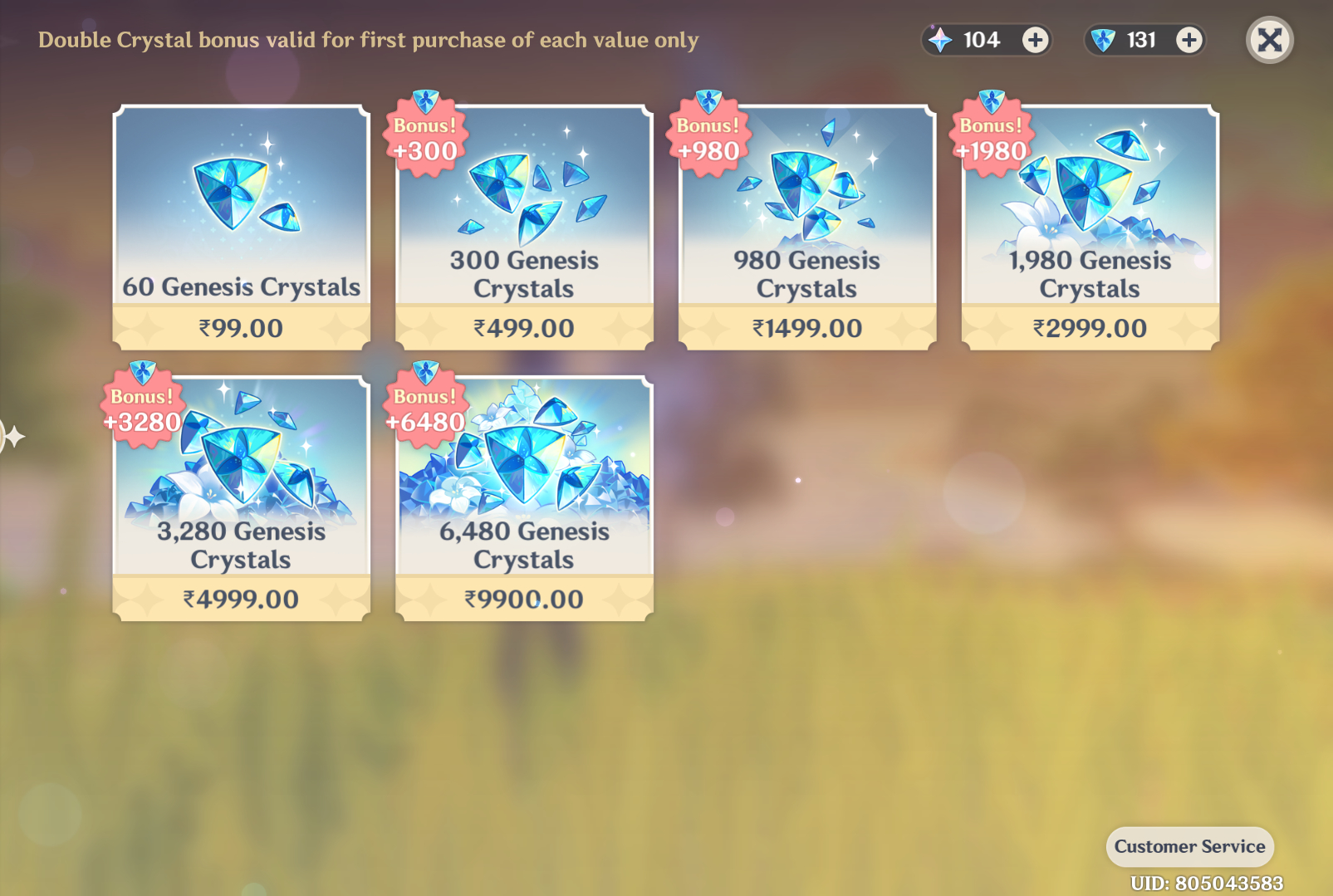Viewport: 1333px width, 896px height.
Task: Click the Bonus +1980 badge crystal icon
Action: click(x=992, y=101)
